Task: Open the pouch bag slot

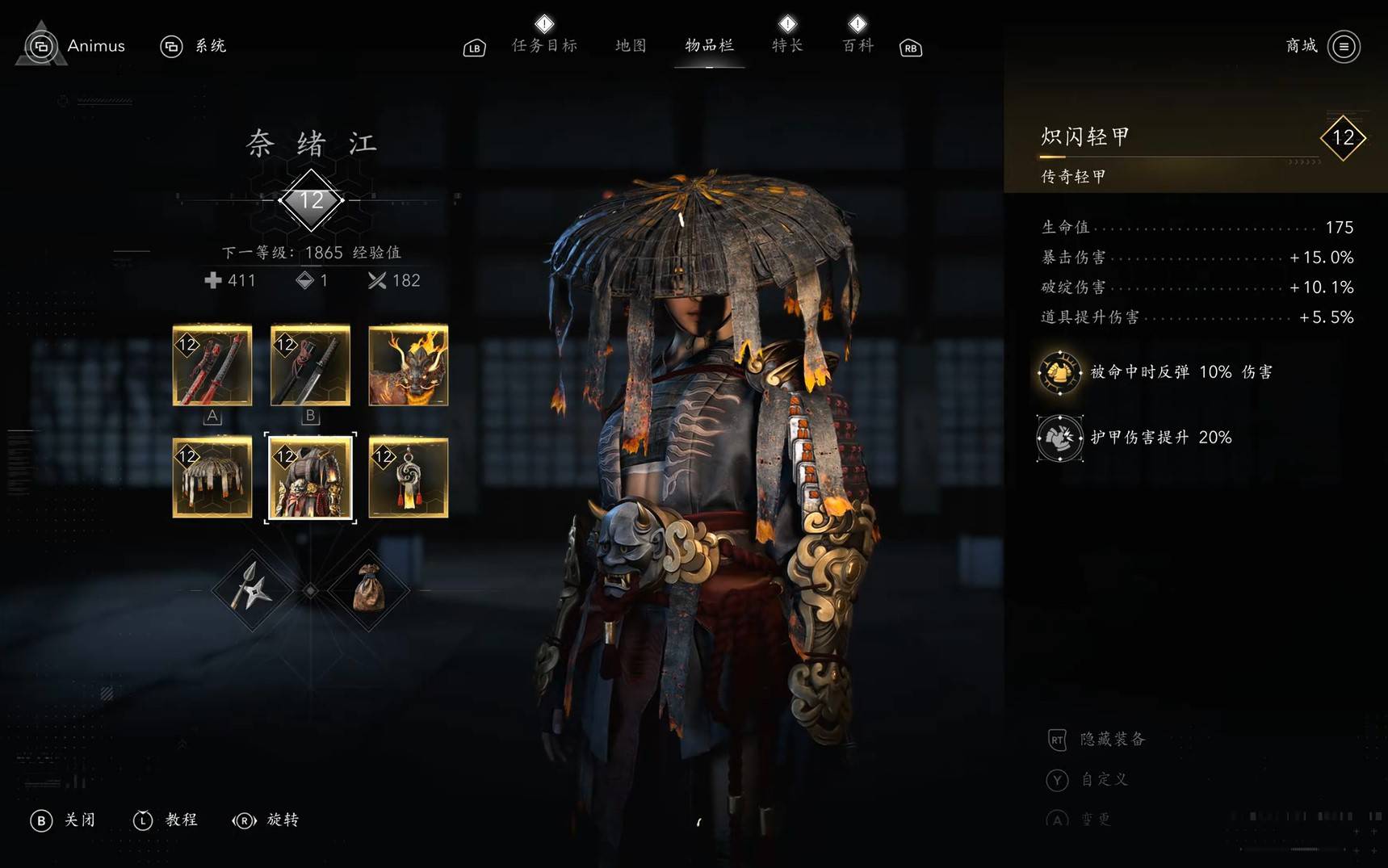Action: click(368, 590)
